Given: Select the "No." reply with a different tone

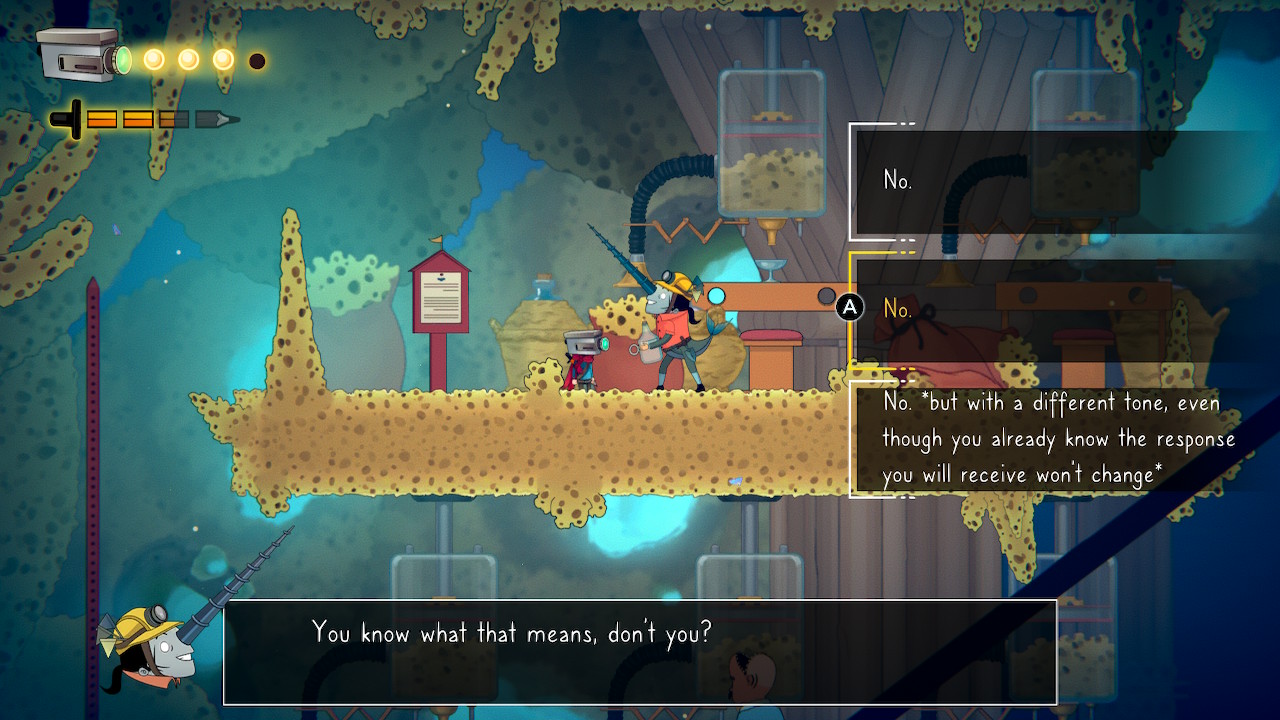Looking at the screenshot, I should click(1058, 439).
